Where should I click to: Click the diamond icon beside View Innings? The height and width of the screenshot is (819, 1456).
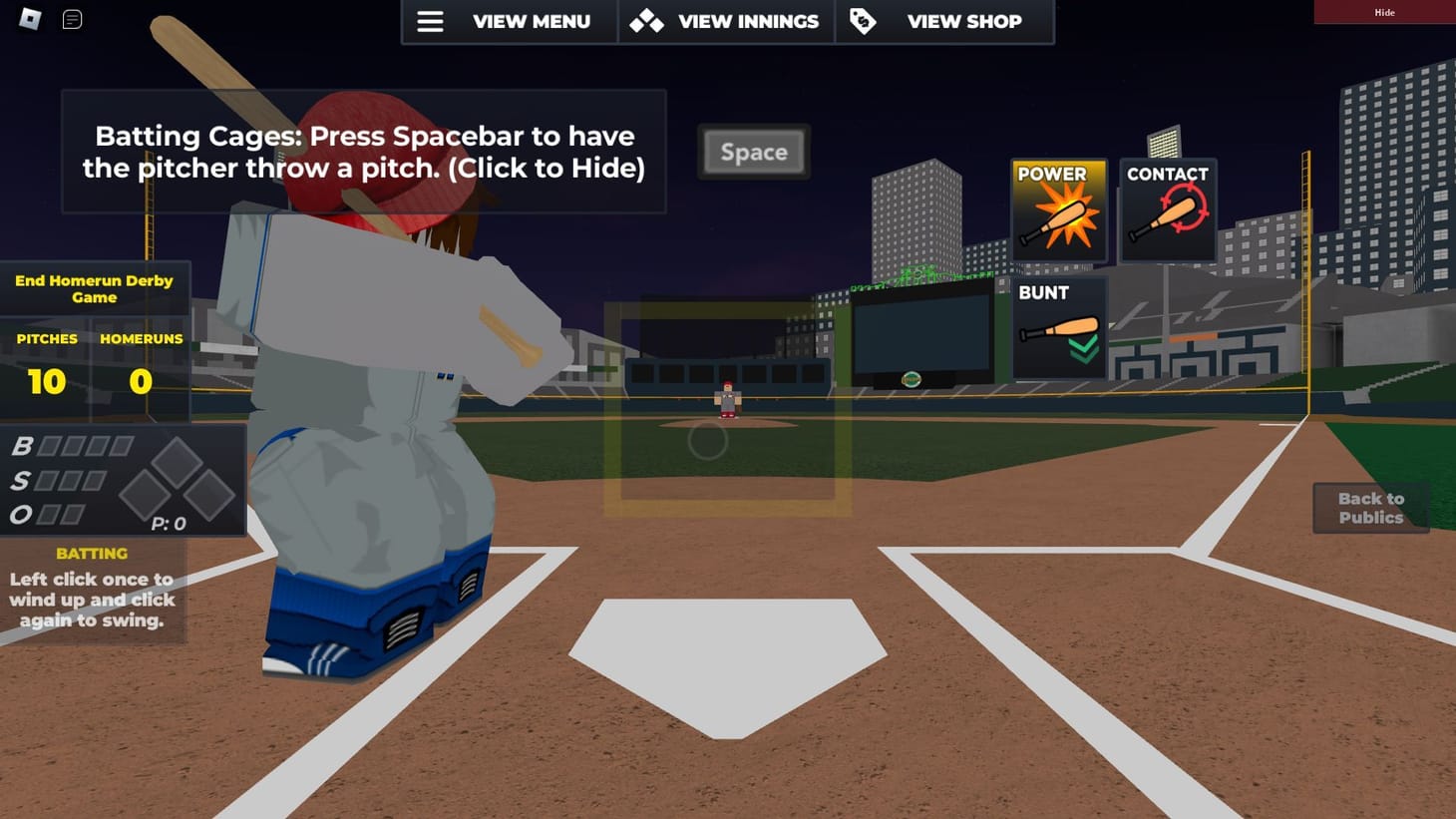(645, 21)
